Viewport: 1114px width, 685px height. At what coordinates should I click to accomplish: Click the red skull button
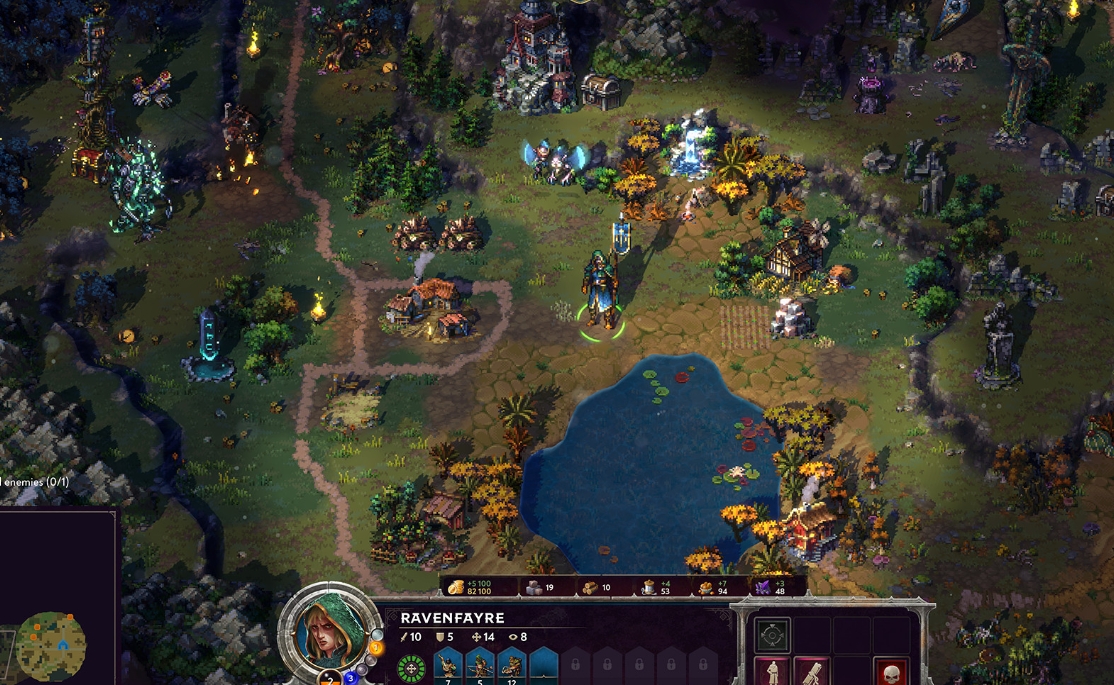[891, 673]
